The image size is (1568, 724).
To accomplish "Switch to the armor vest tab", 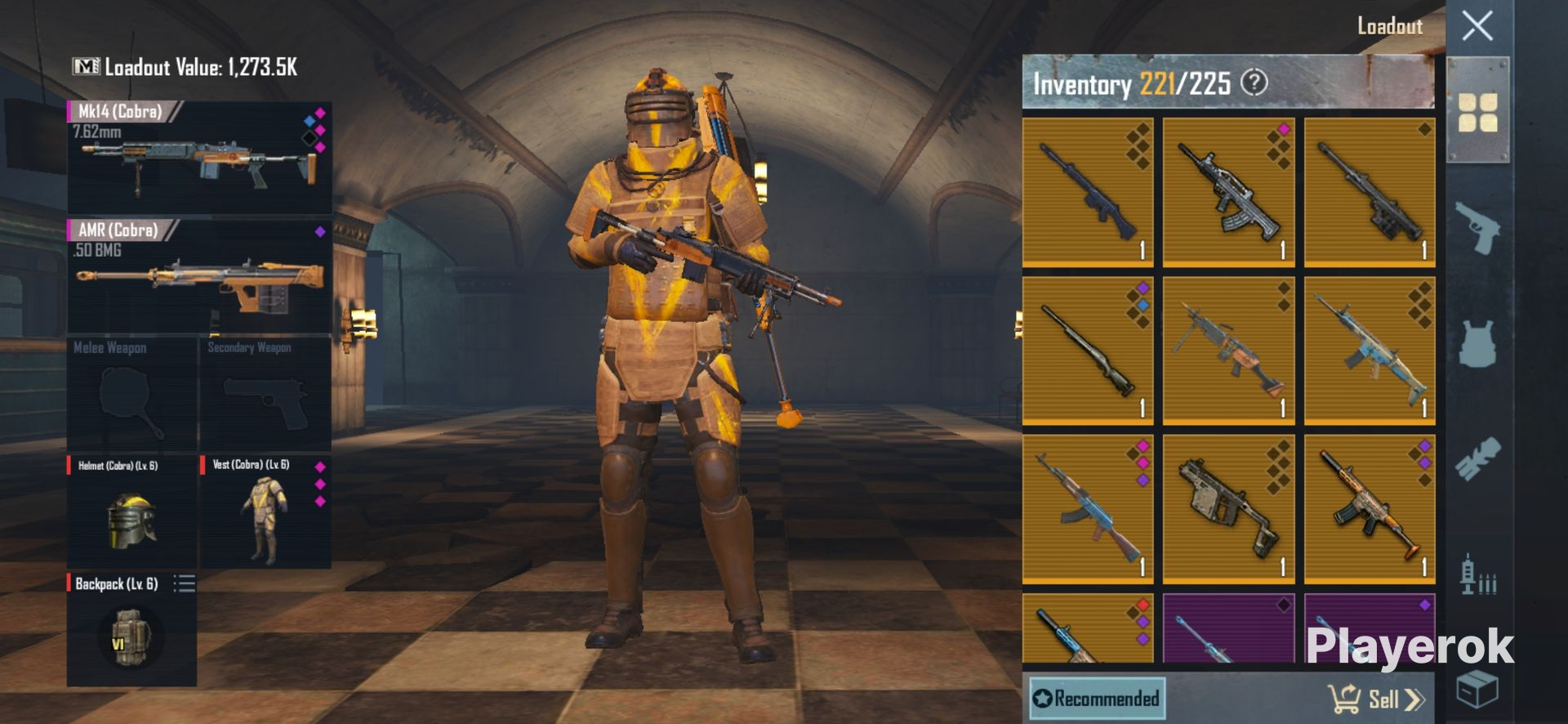I will [1477, 343].
